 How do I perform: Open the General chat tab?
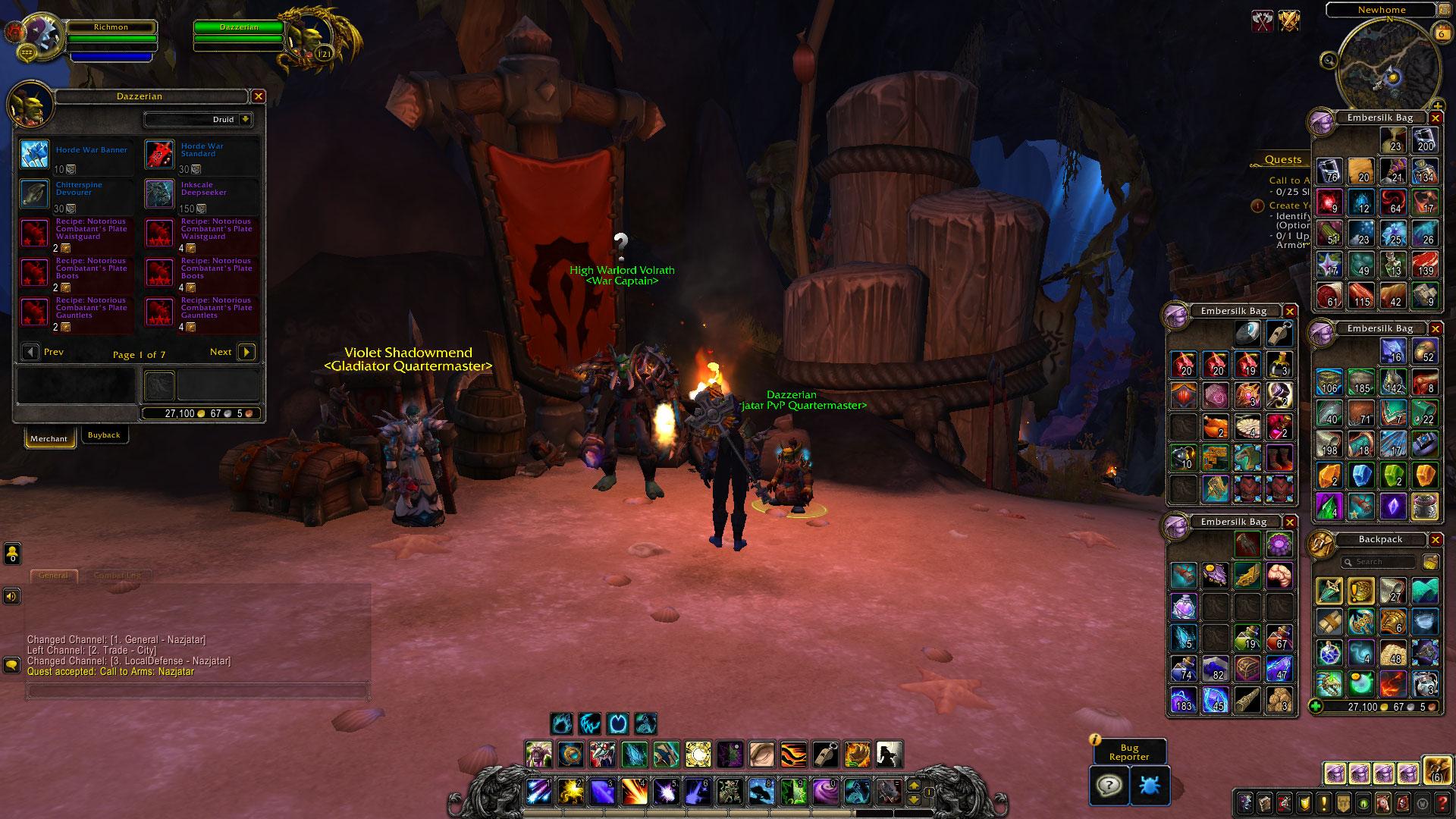(x=53, y=576)
